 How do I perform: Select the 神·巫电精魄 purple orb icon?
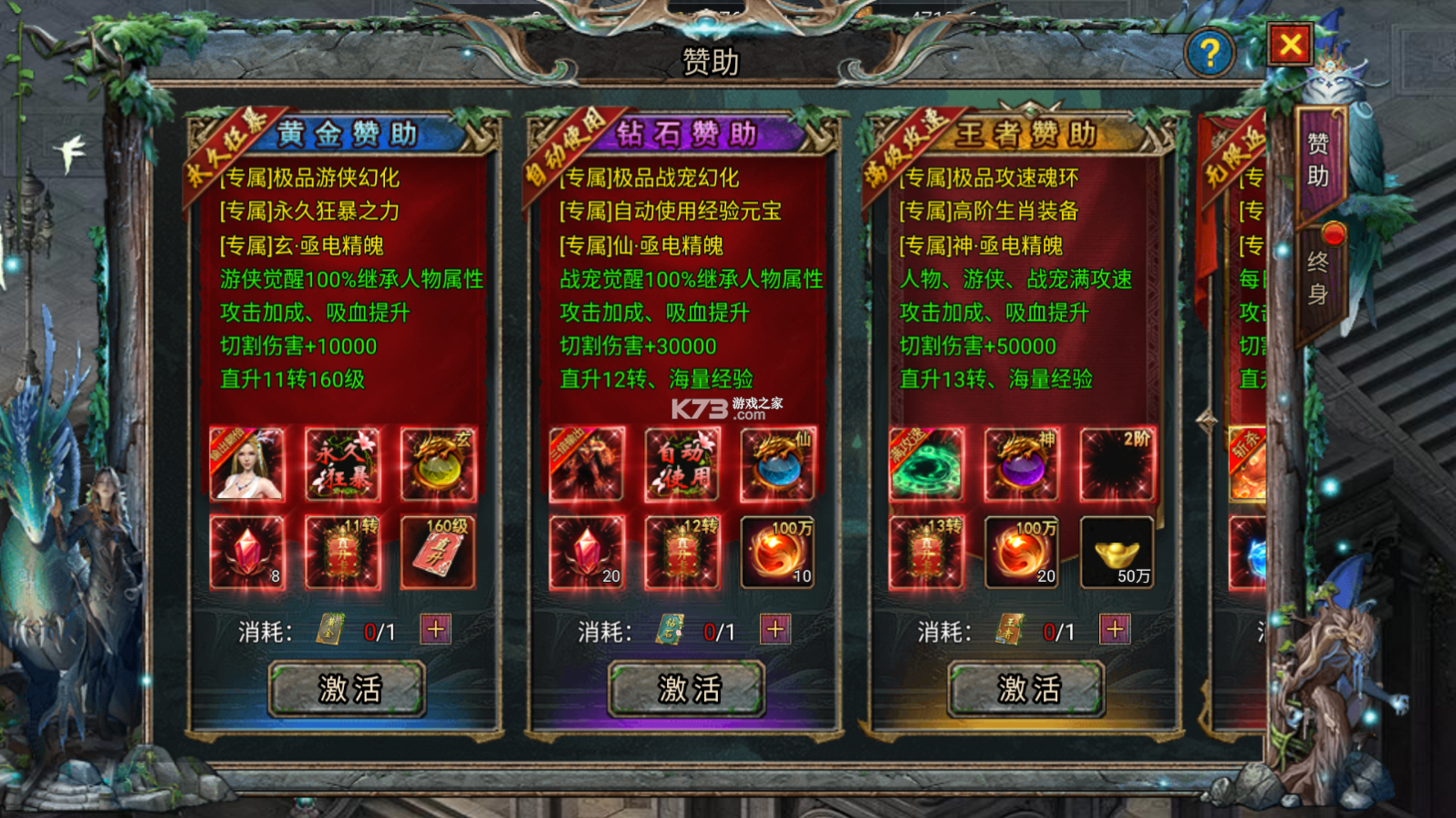1021,465
